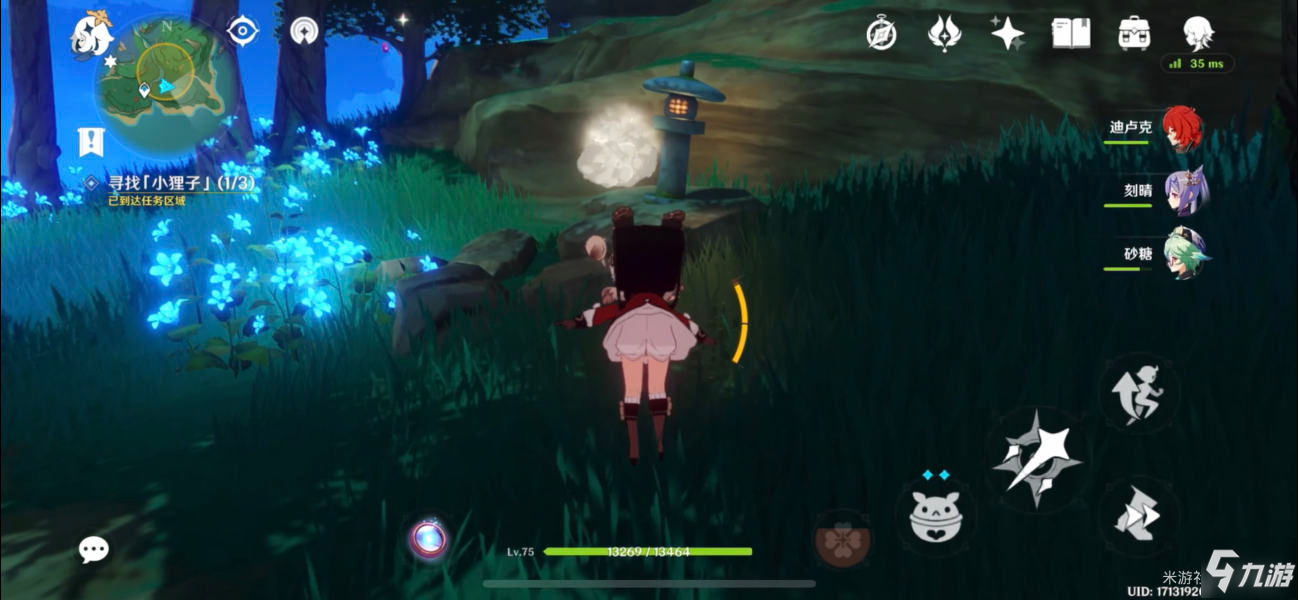Open the adventurer handbook book icon
Image resolution: width=1298 pixels, height=600 pixels.
pos(1070,34)
